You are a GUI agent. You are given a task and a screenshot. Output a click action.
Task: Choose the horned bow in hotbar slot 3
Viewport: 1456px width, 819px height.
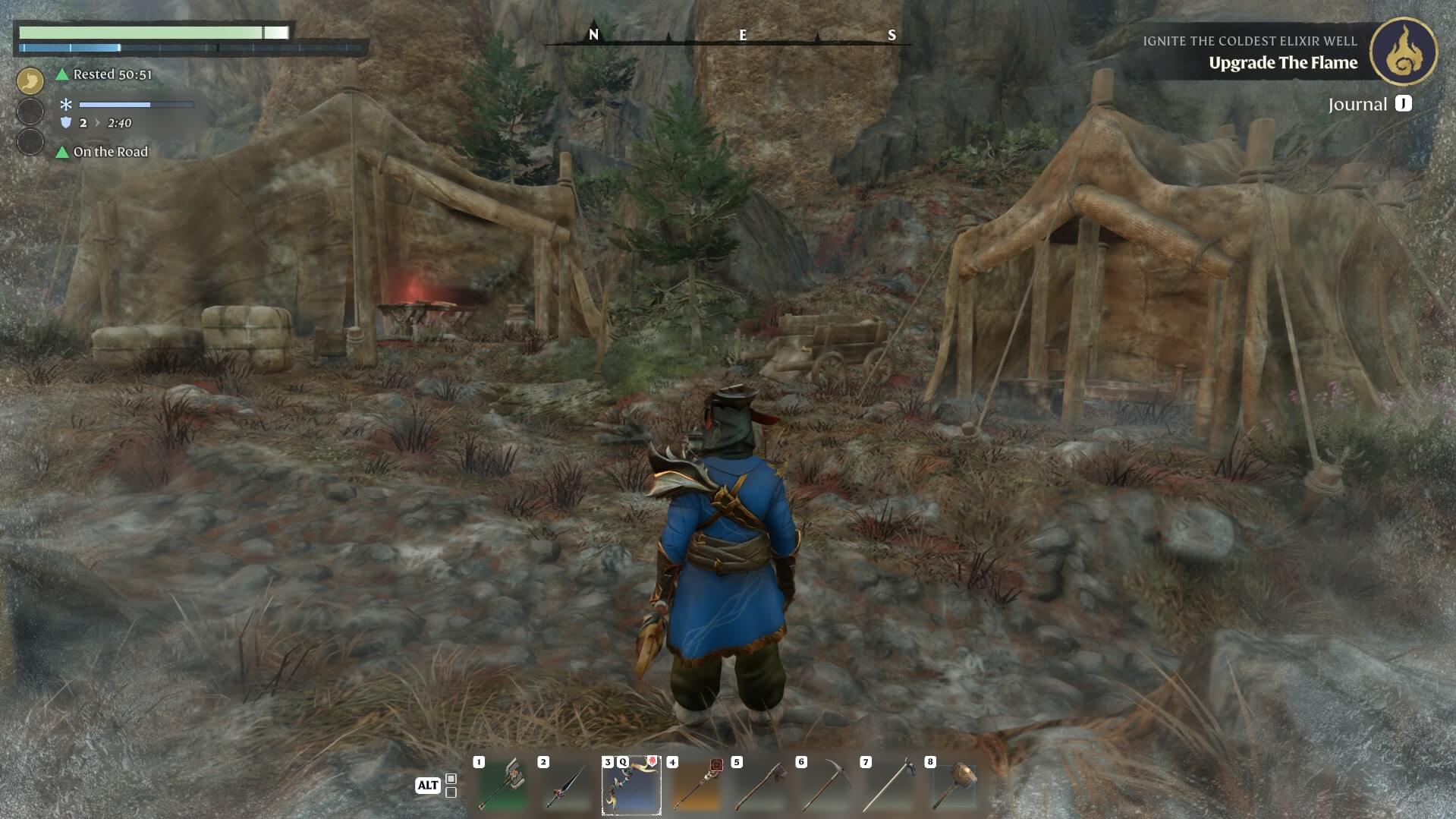point(631,786)
